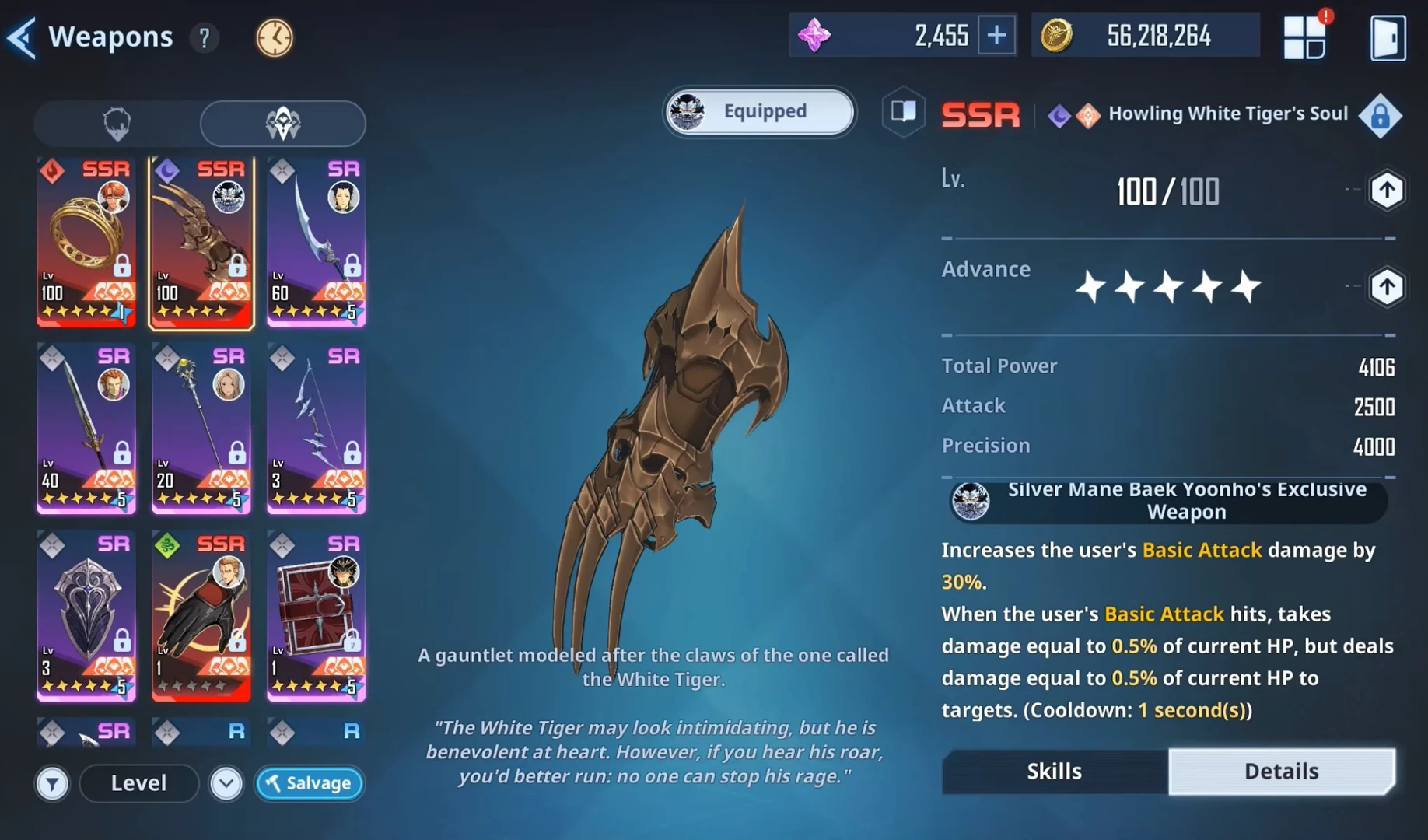Image resolution: width=1428 pixels, height=840 pixels.
Task: Open the Weapons help question mark
Action: (x=204, y=37)
